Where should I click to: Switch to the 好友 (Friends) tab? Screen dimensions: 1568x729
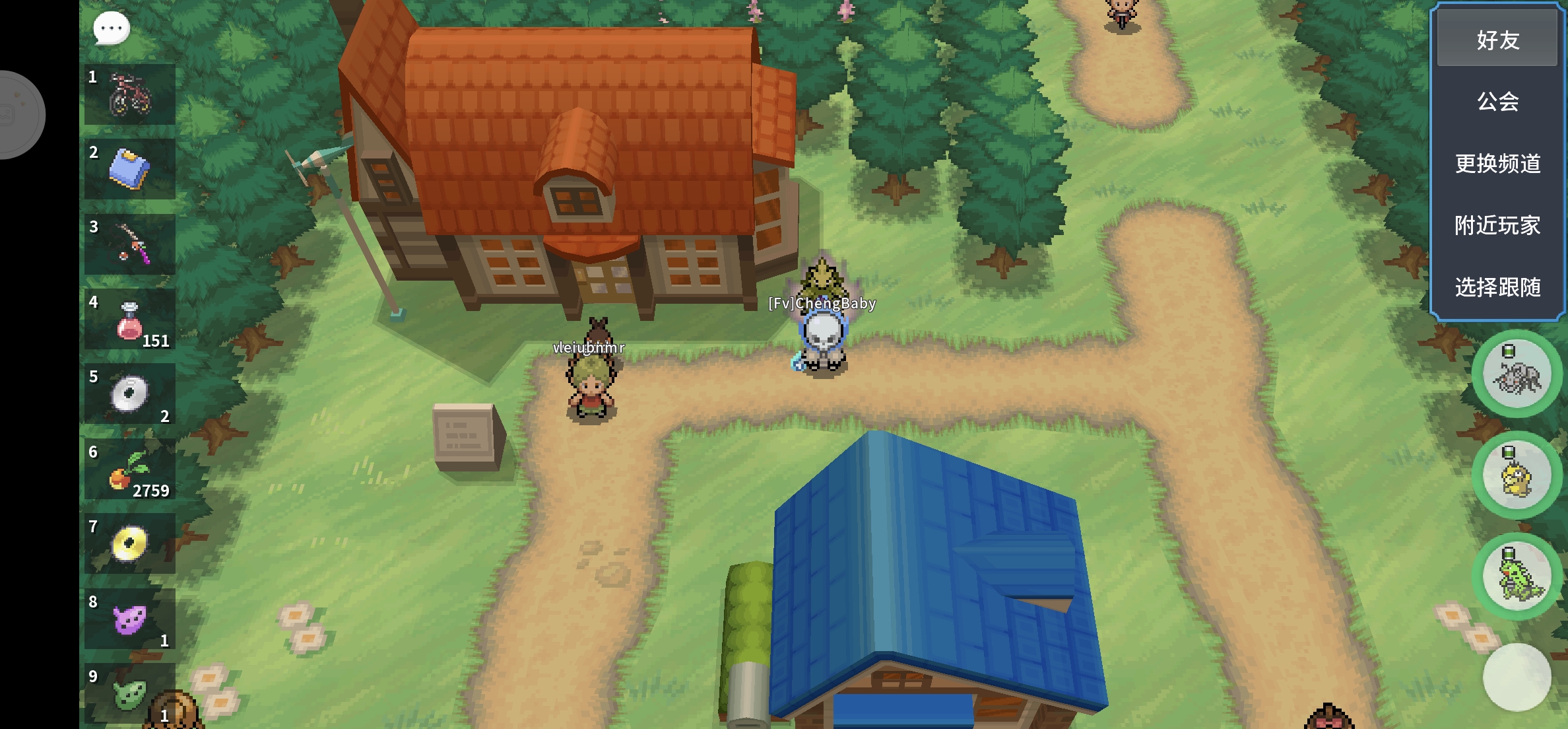click(x=1497, y=41)
